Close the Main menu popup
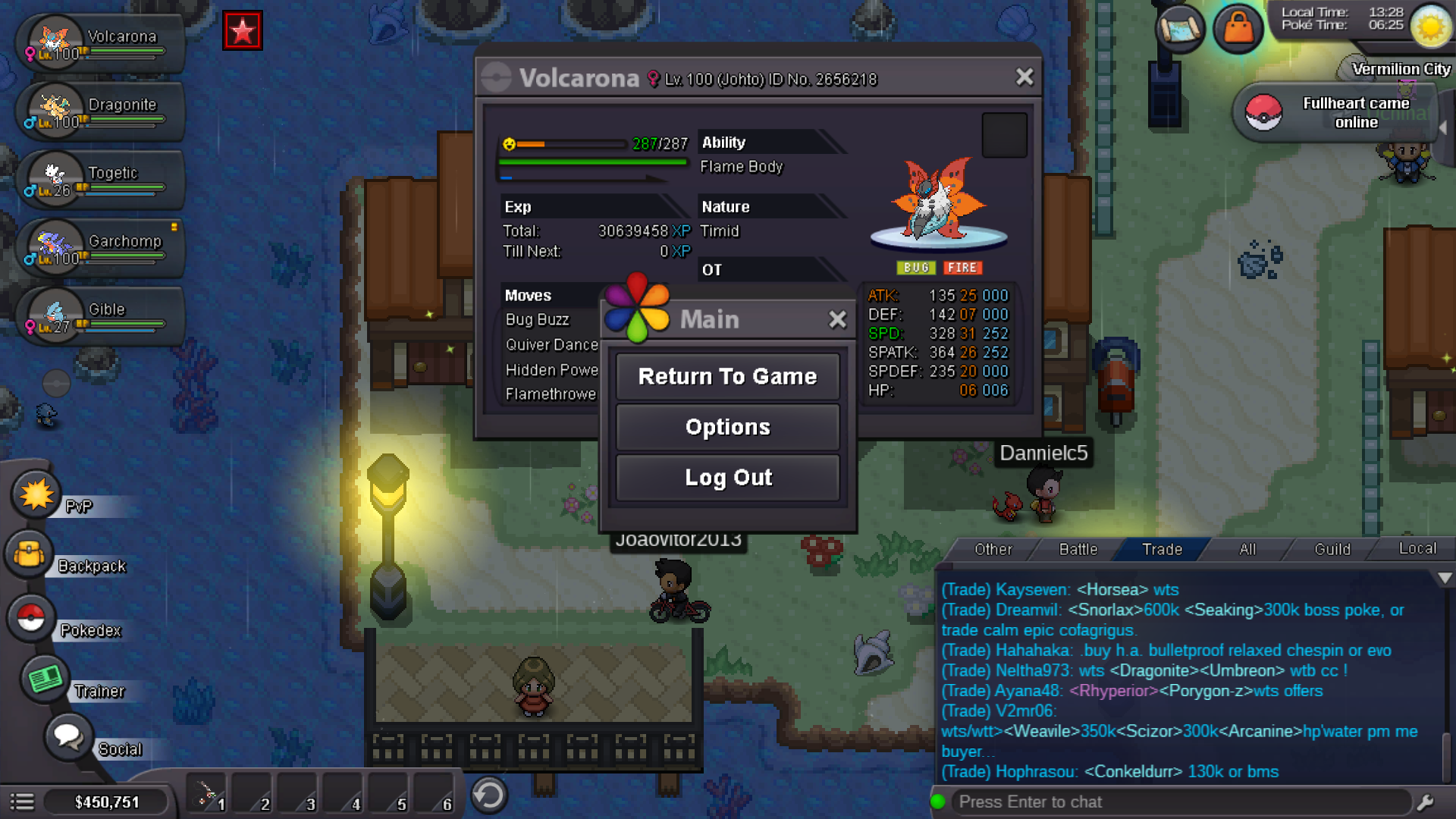The height and width of the screenshot is (819, 1456). pos(837,319)
